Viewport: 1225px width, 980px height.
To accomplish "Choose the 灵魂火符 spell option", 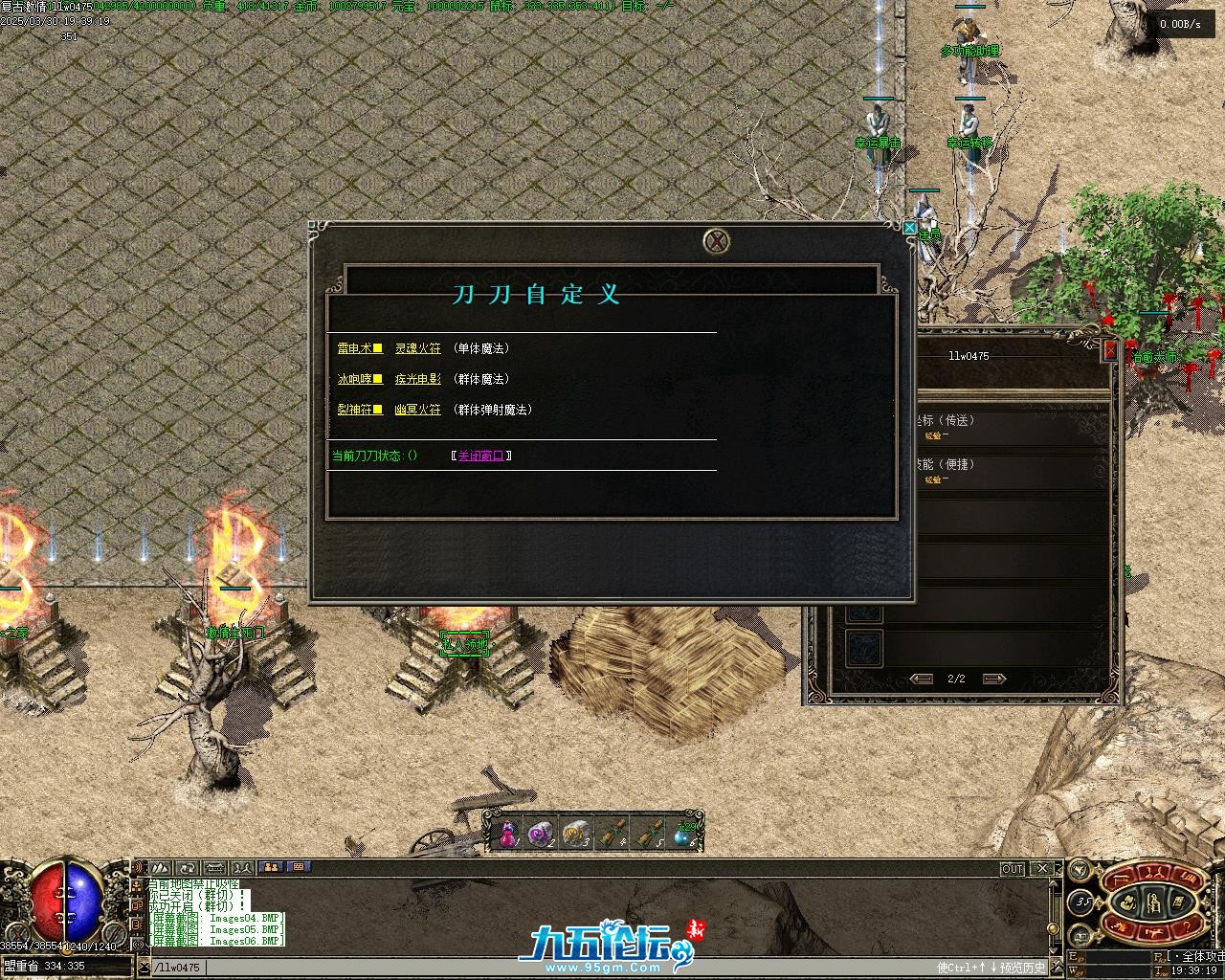I will pyautogui.click(x=418, y=348).
